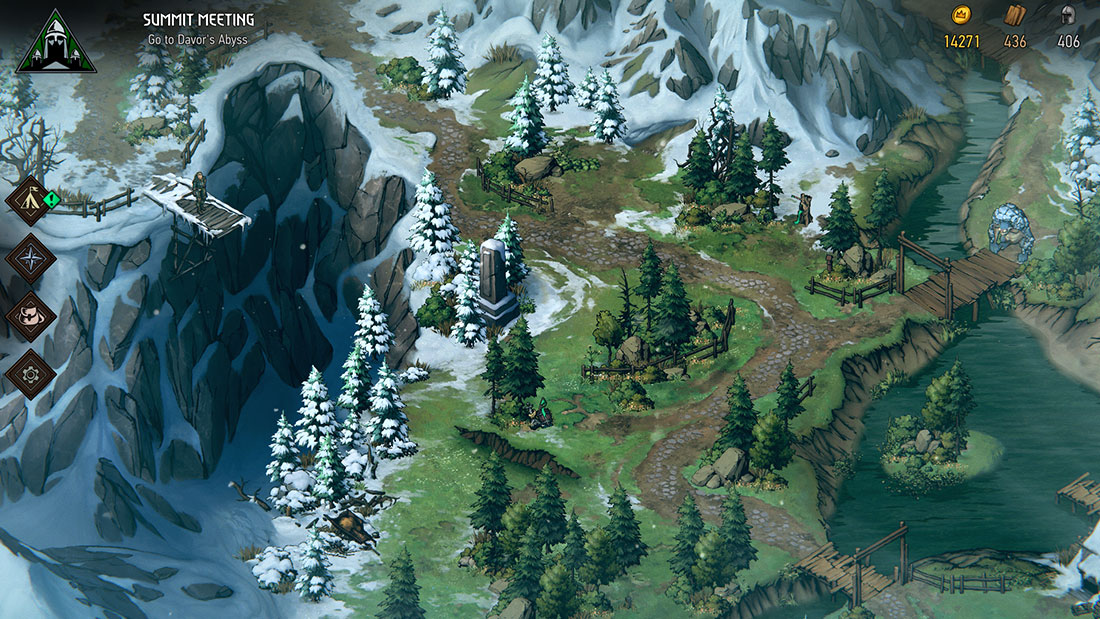Click the scroll icon above the gear
1100x619 pixels.
(29, 316)
